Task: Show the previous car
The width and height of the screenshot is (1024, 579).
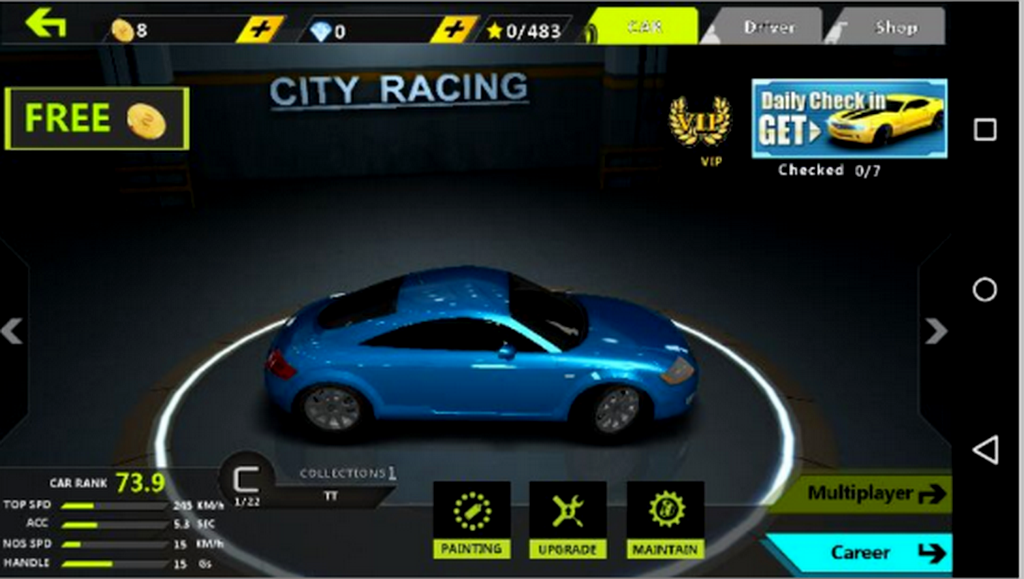Action: click(x=12, y=331)
